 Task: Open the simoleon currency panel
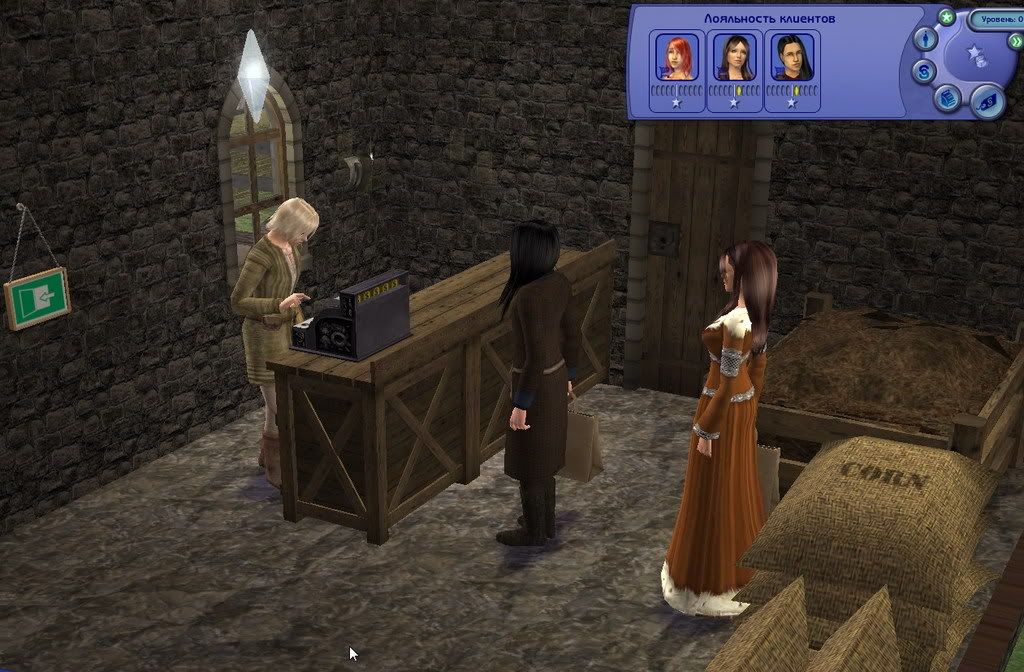coord(925,72)
